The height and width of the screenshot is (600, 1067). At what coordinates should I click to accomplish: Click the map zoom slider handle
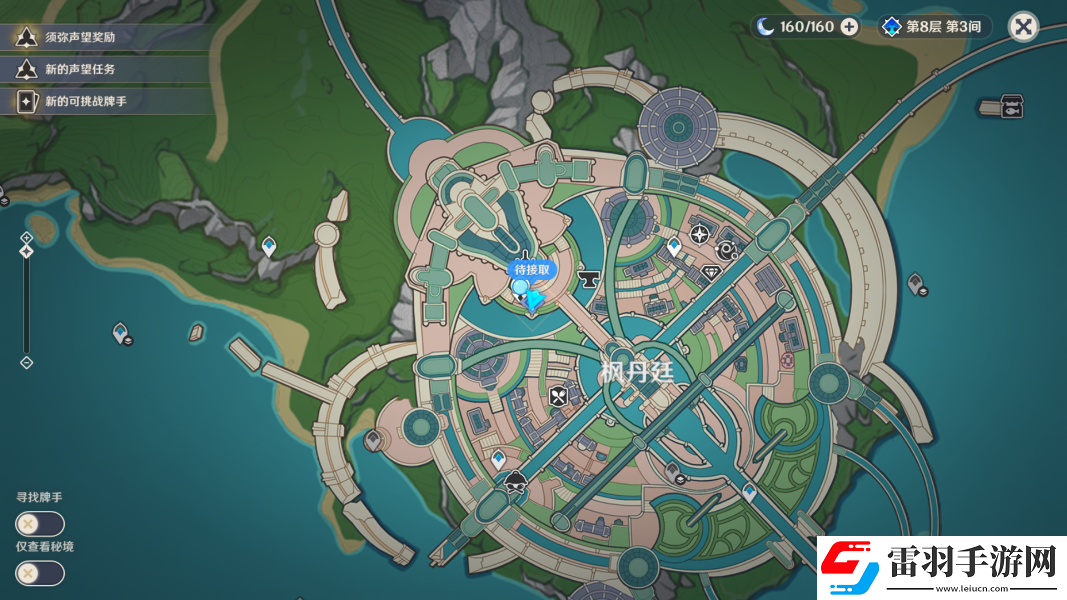pyautogui.click(x=27, y=250)
